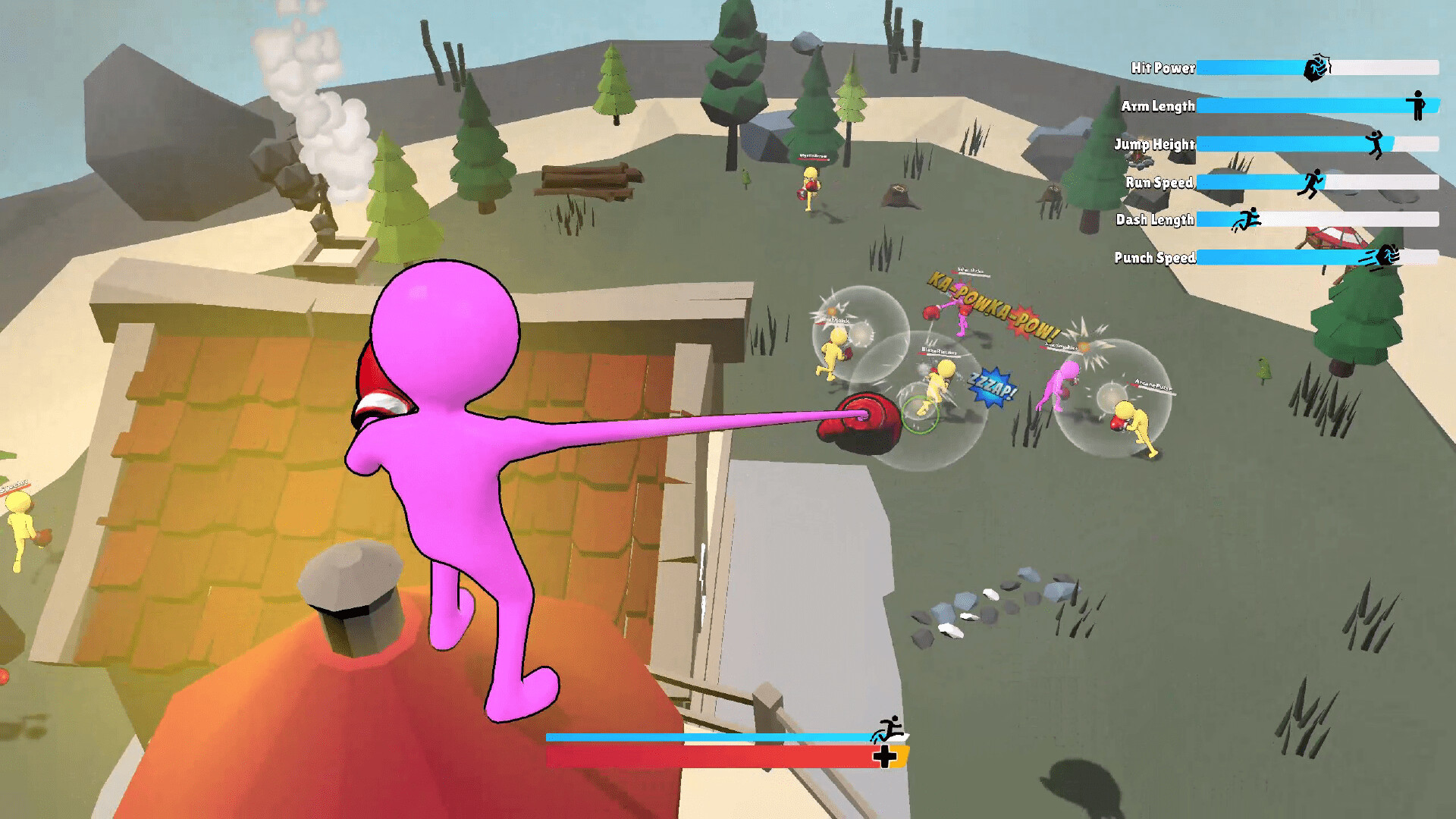The image size is (1456, 819).
Task: Adjust the Arm Length stat bar
Action: point(1327,106)
